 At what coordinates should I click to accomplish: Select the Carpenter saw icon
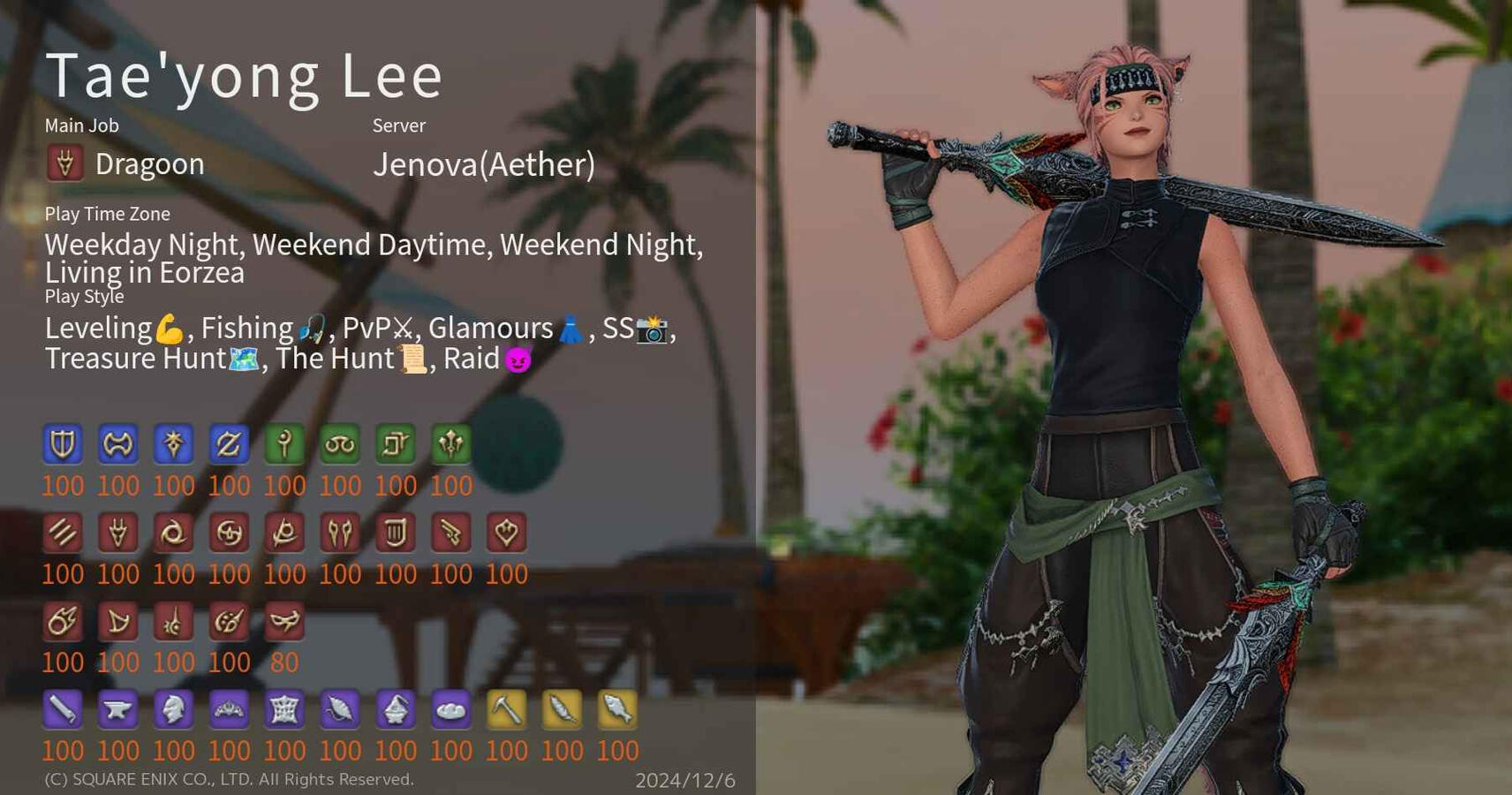(62, 709)
